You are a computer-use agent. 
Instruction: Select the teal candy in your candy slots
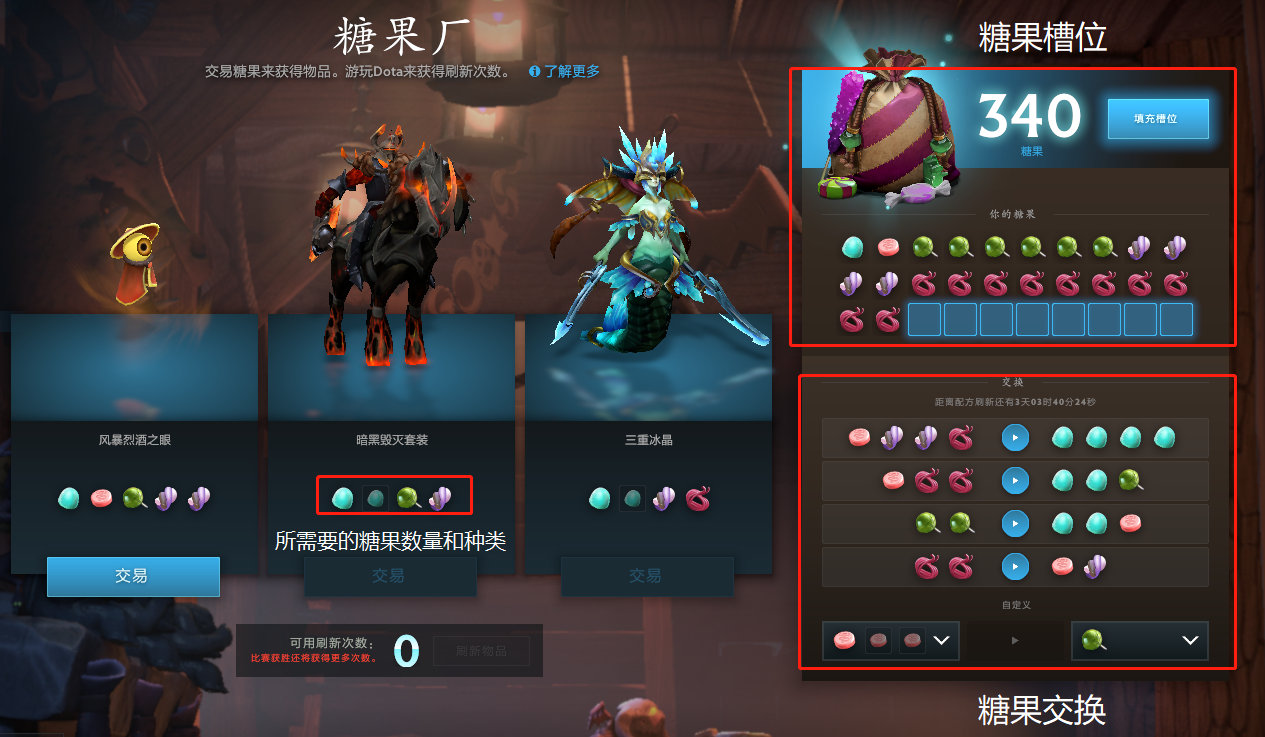[852, 247]
